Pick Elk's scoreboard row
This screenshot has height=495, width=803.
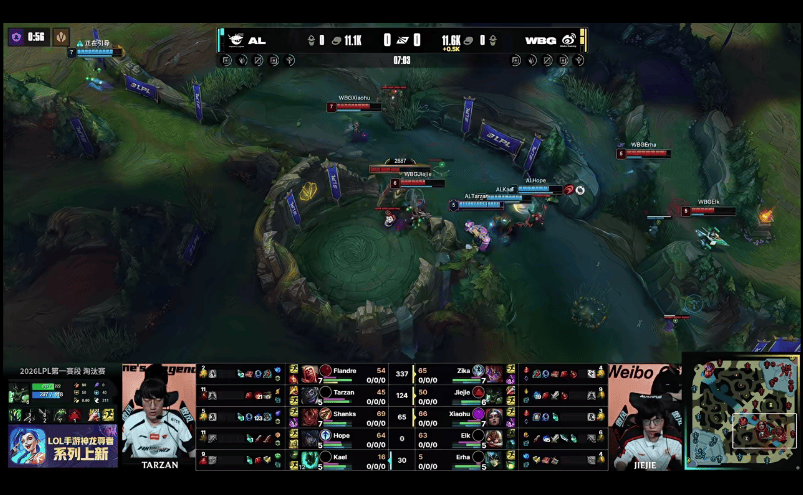[462, 438]
